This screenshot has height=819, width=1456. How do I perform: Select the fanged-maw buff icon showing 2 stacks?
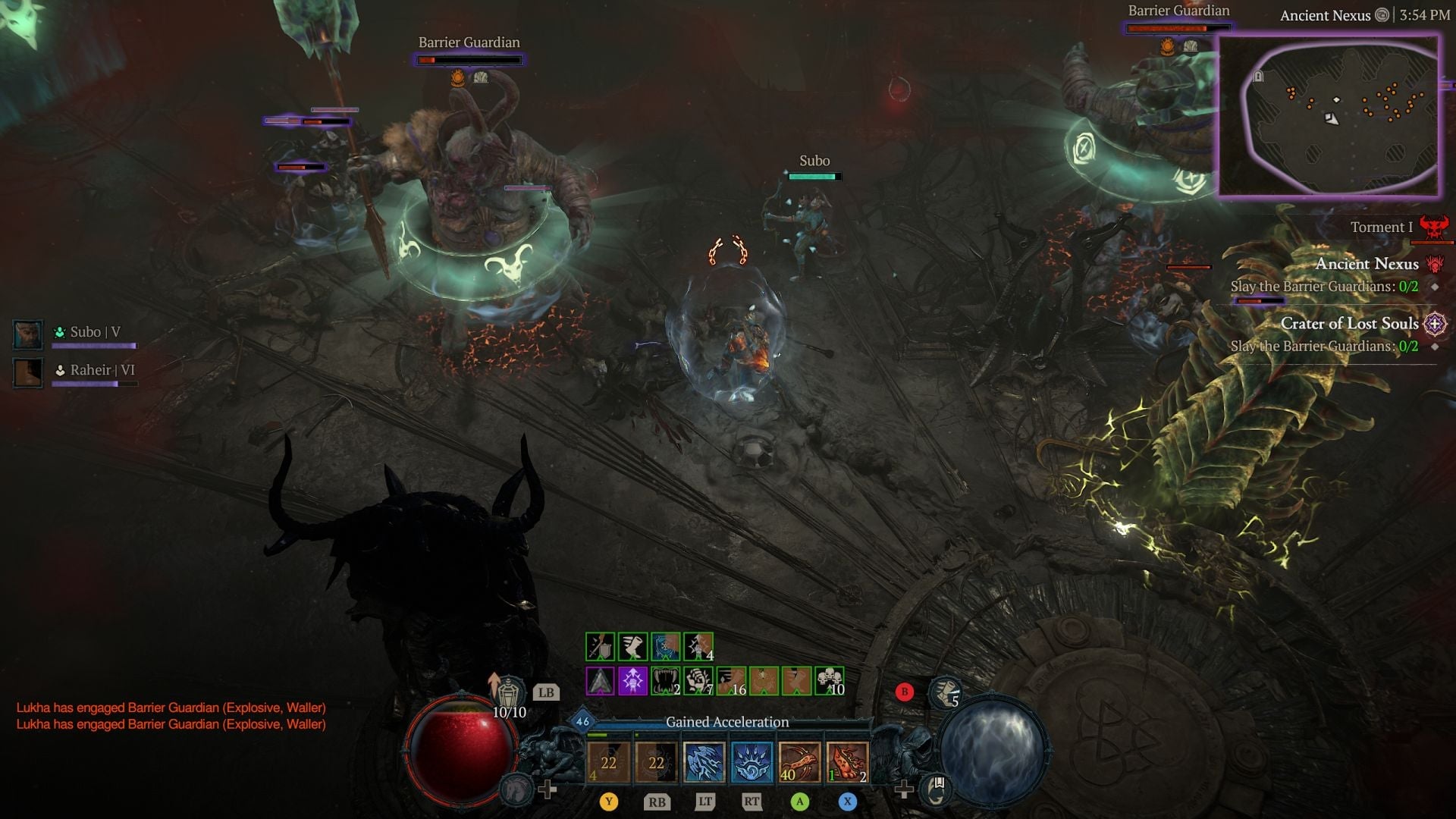click(x=665, y=680)
